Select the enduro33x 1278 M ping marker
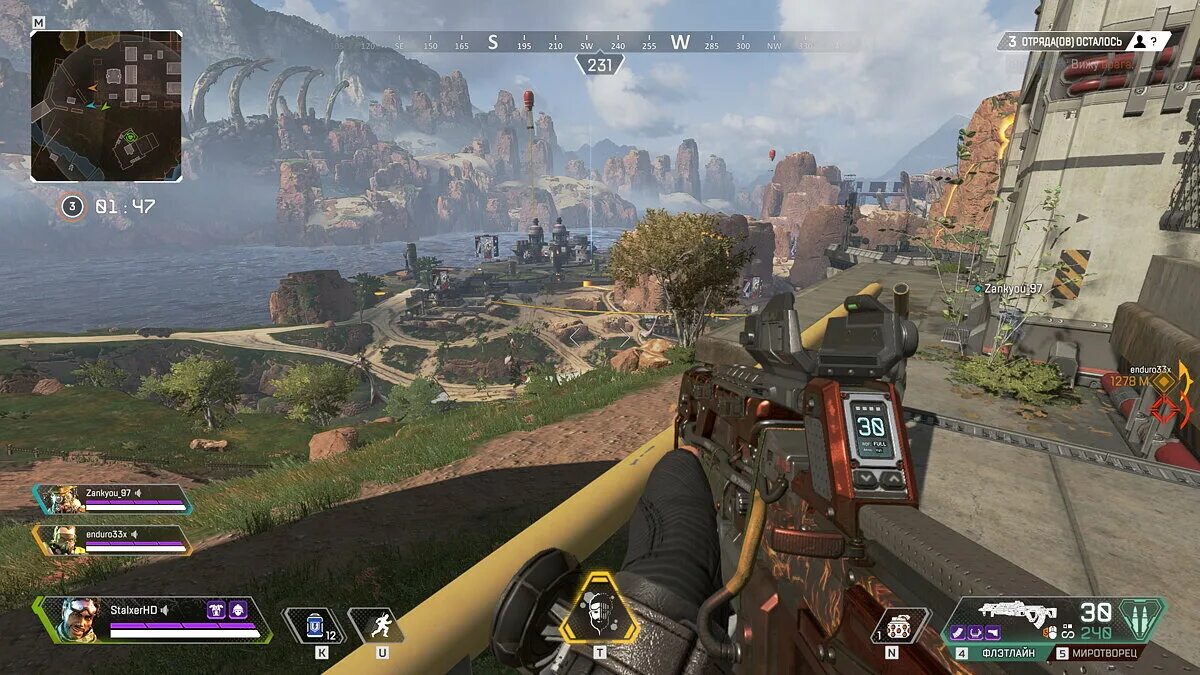This screenshot has width=1200, height=675. (x=1162, y=381)
